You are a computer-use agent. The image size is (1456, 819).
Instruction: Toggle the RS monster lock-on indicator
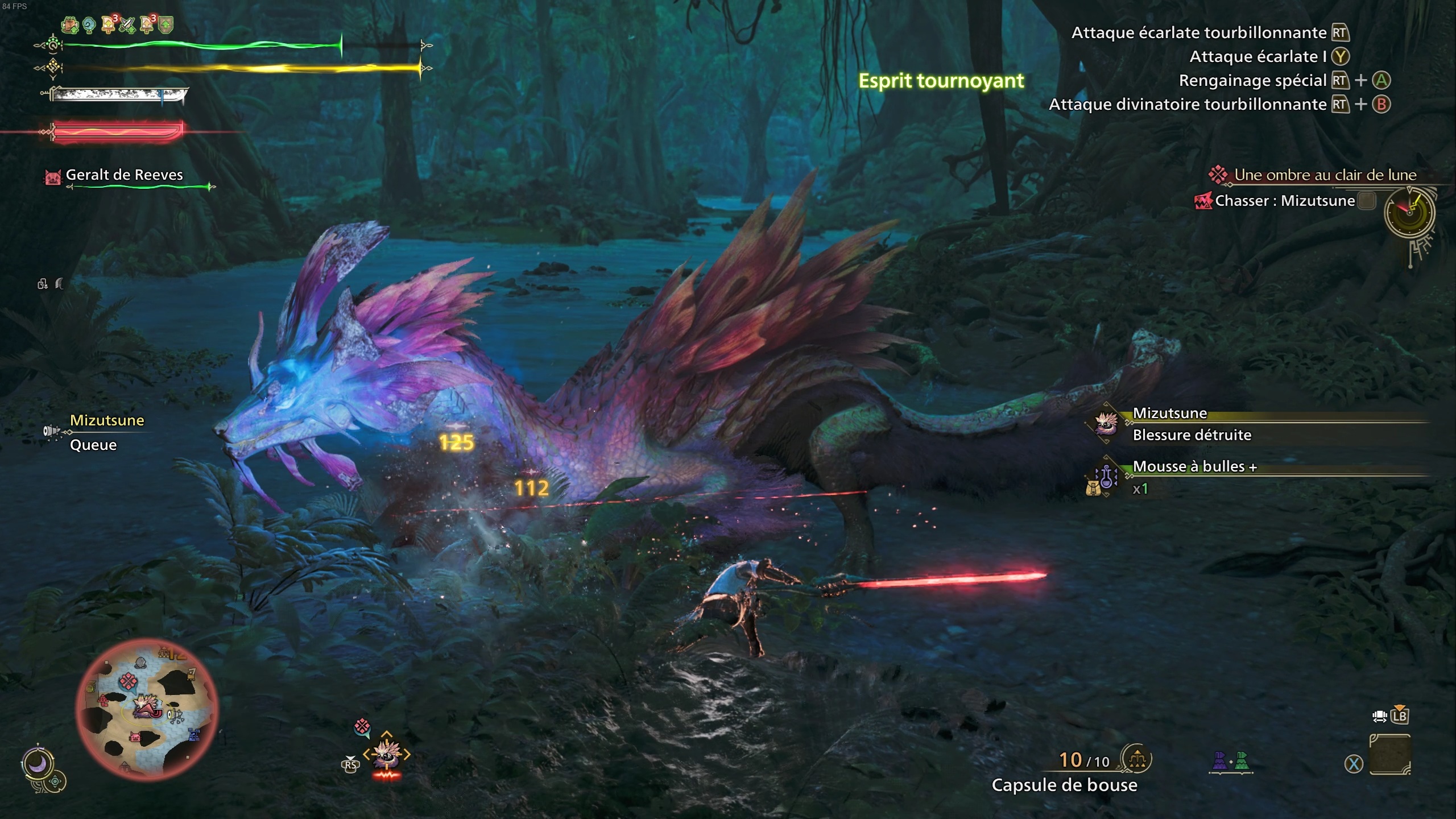click(350, 764)
